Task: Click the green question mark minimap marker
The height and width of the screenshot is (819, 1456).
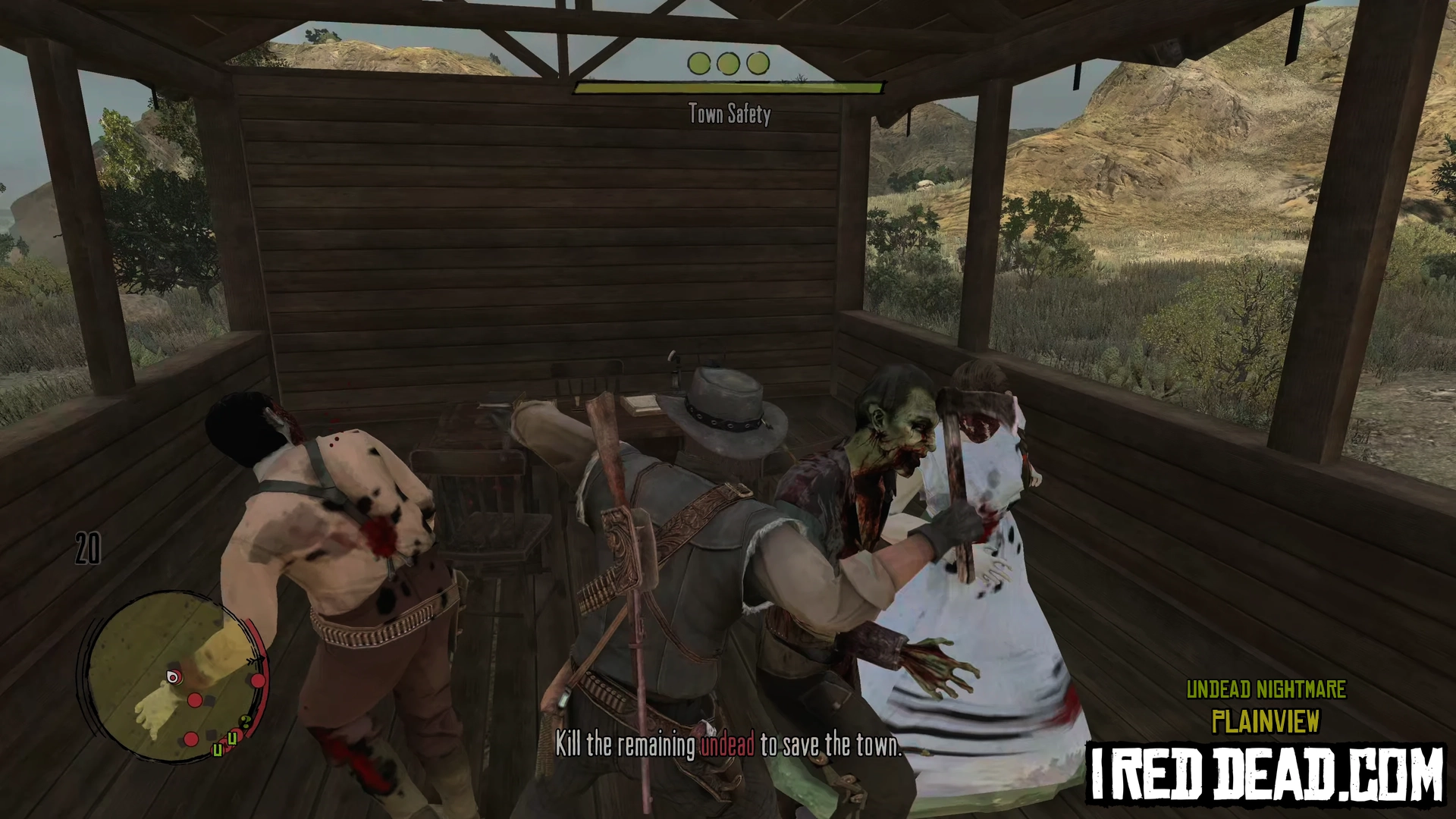Action: click(245, 721)
